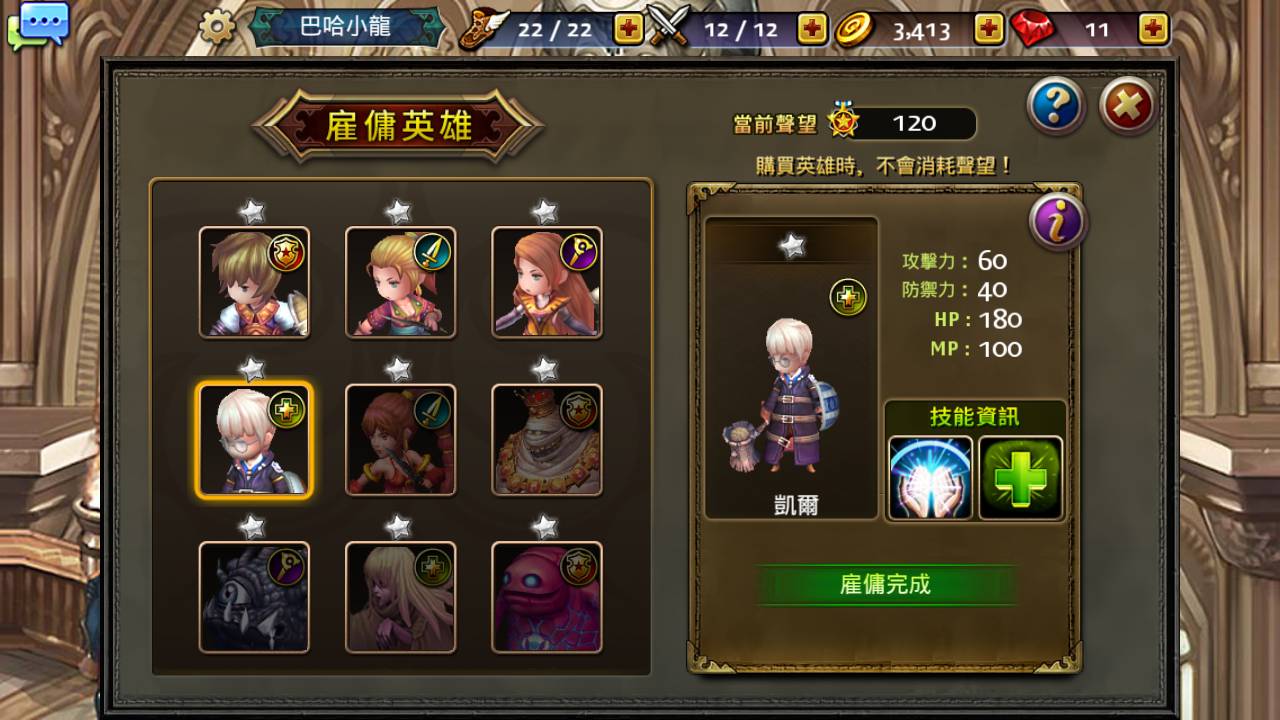The height and width of the screenshot is (720, 1280).
Task: Click the plus beside the red gem counter
Action: click(1158, 30)
